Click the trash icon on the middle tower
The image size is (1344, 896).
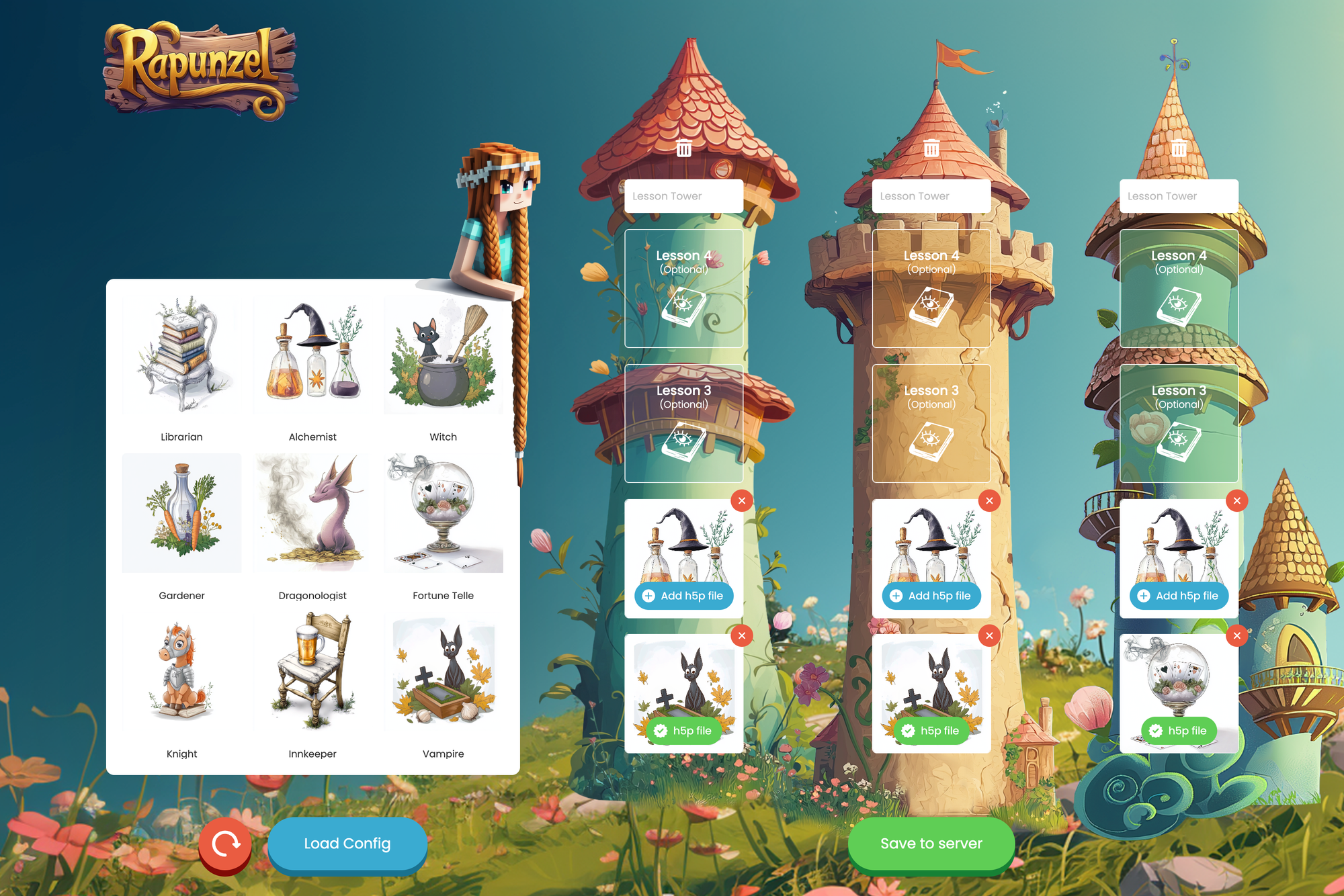tap(931, 149)
